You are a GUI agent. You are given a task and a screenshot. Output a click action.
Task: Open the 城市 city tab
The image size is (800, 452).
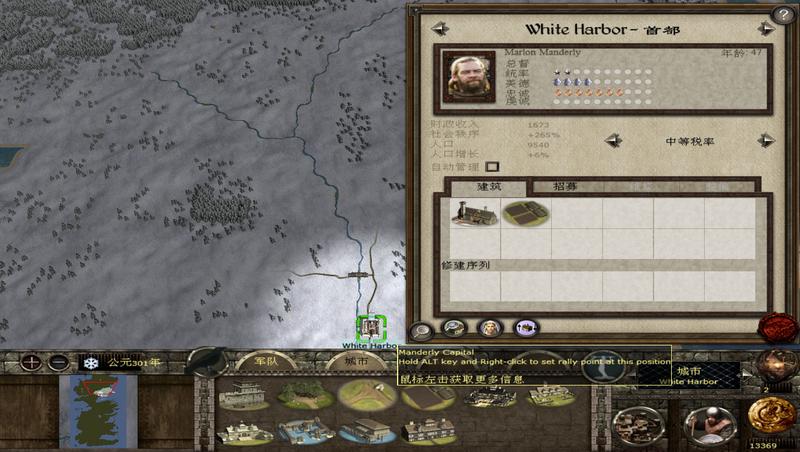click(x=353, y=361)
